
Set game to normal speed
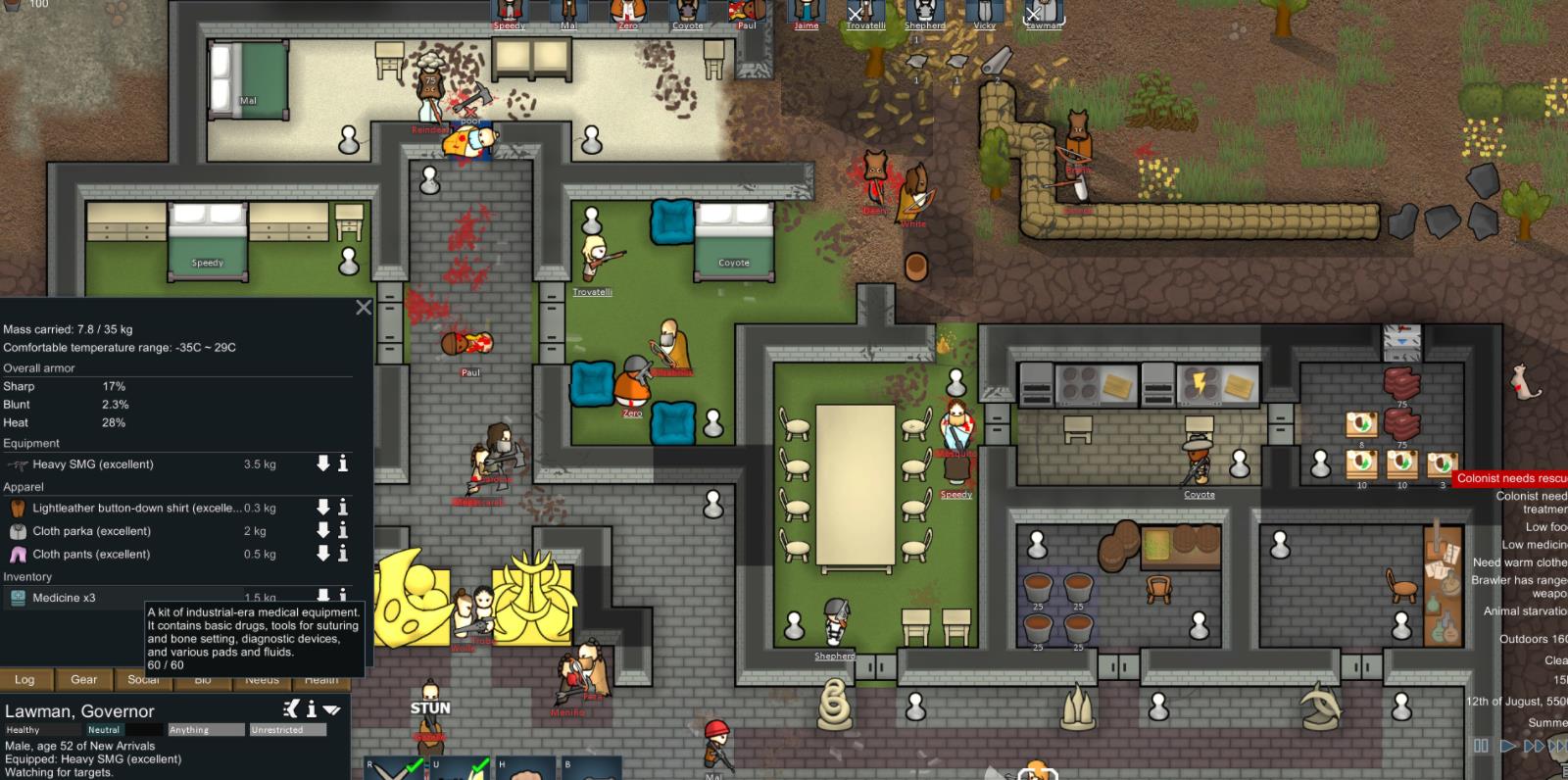(x=1508, y=746)
